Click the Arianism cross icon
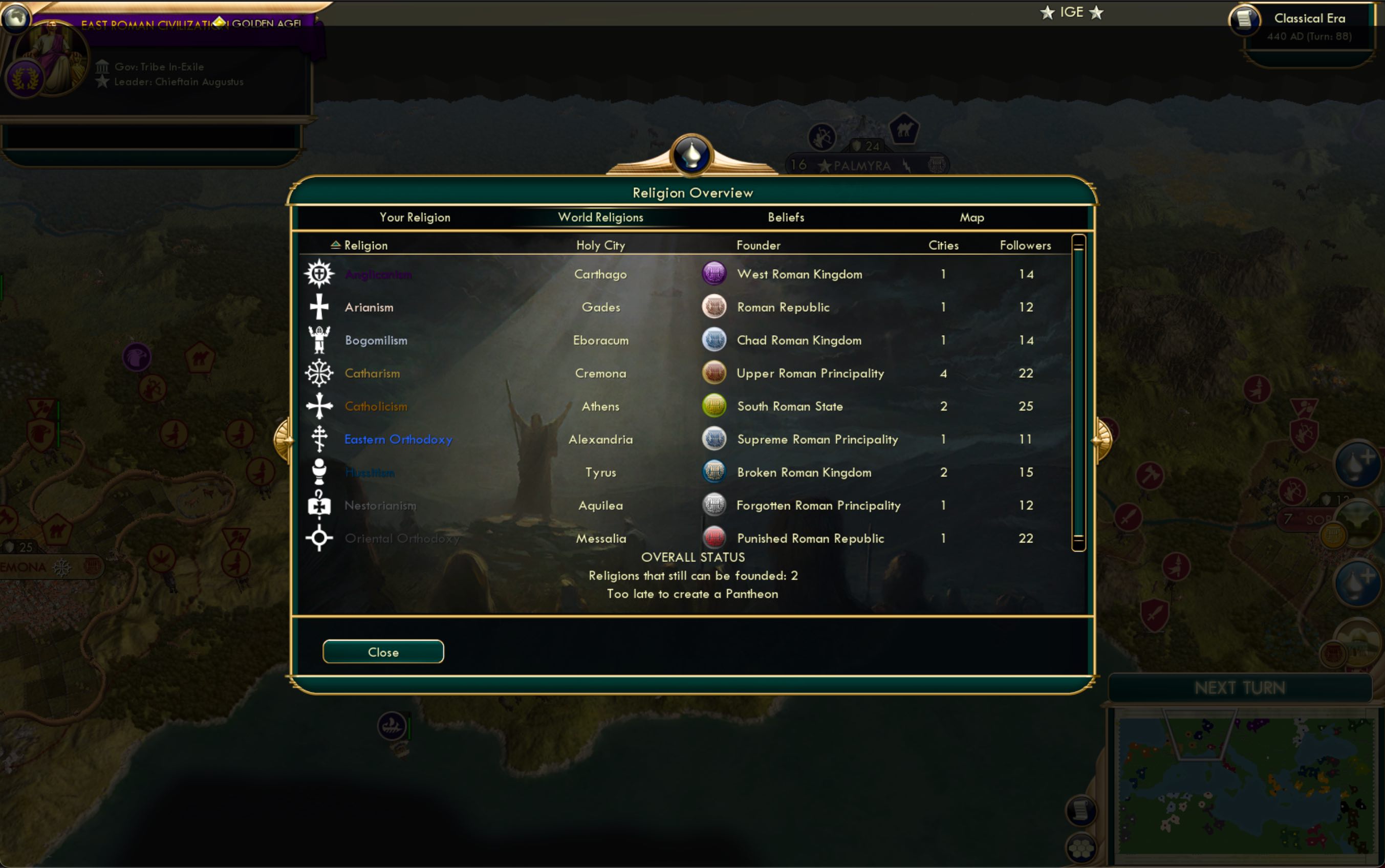Screen dimensions: 1385x868 (x=318, y=307)
